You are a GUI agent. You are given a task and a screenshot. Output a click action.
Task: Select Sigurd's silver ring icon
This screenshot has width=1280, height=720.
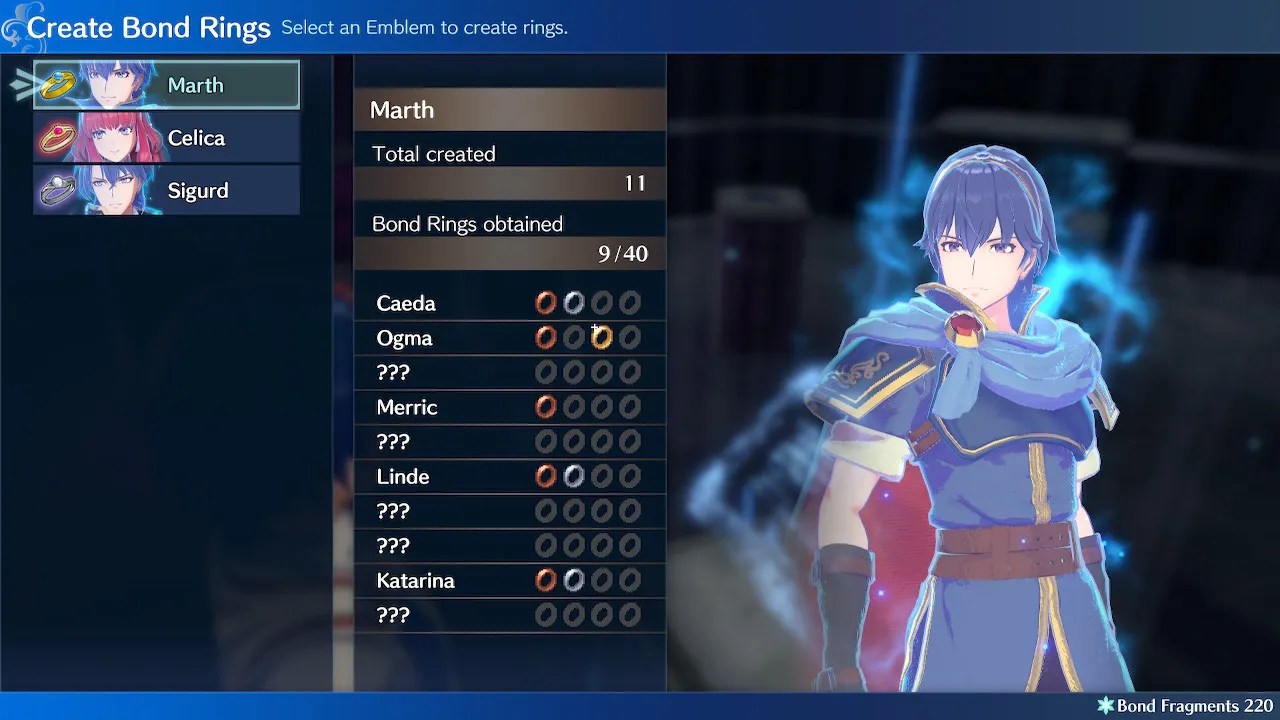pos(57,190)
